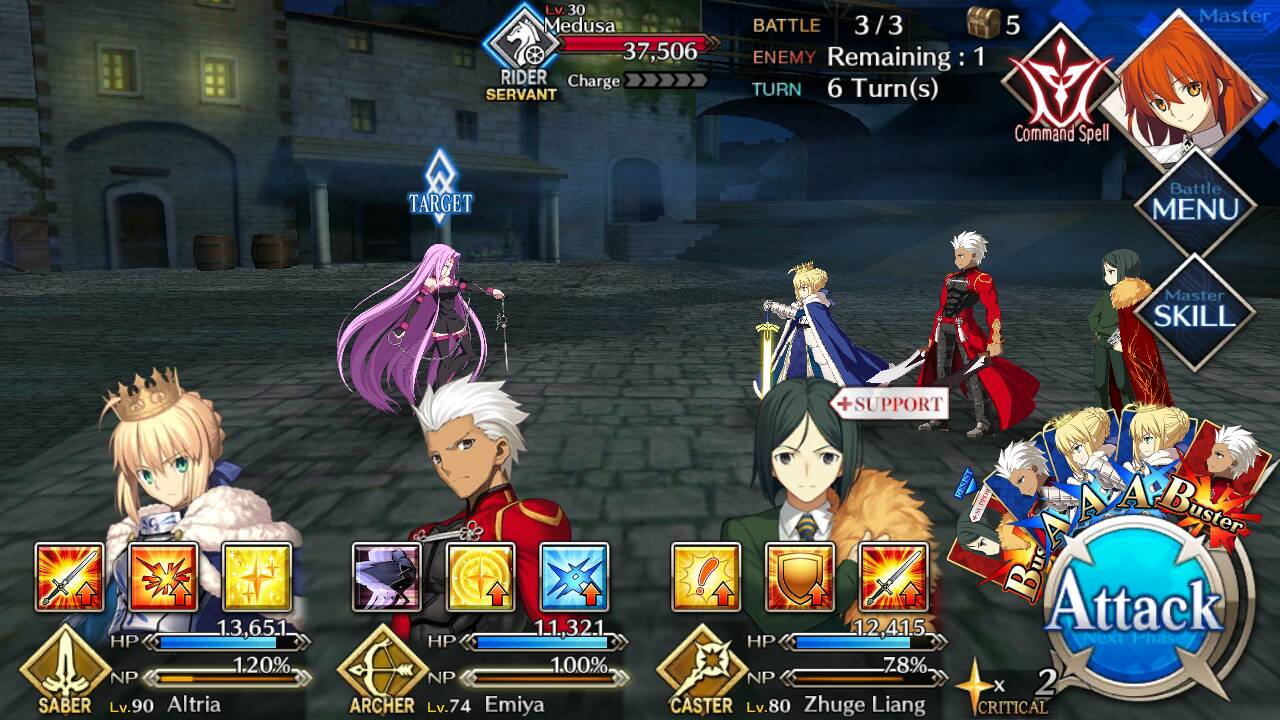Viewport: 1280px width, 720px height.
Task: Activate Emiya's golden target skill
Action: tap(480, 577)
